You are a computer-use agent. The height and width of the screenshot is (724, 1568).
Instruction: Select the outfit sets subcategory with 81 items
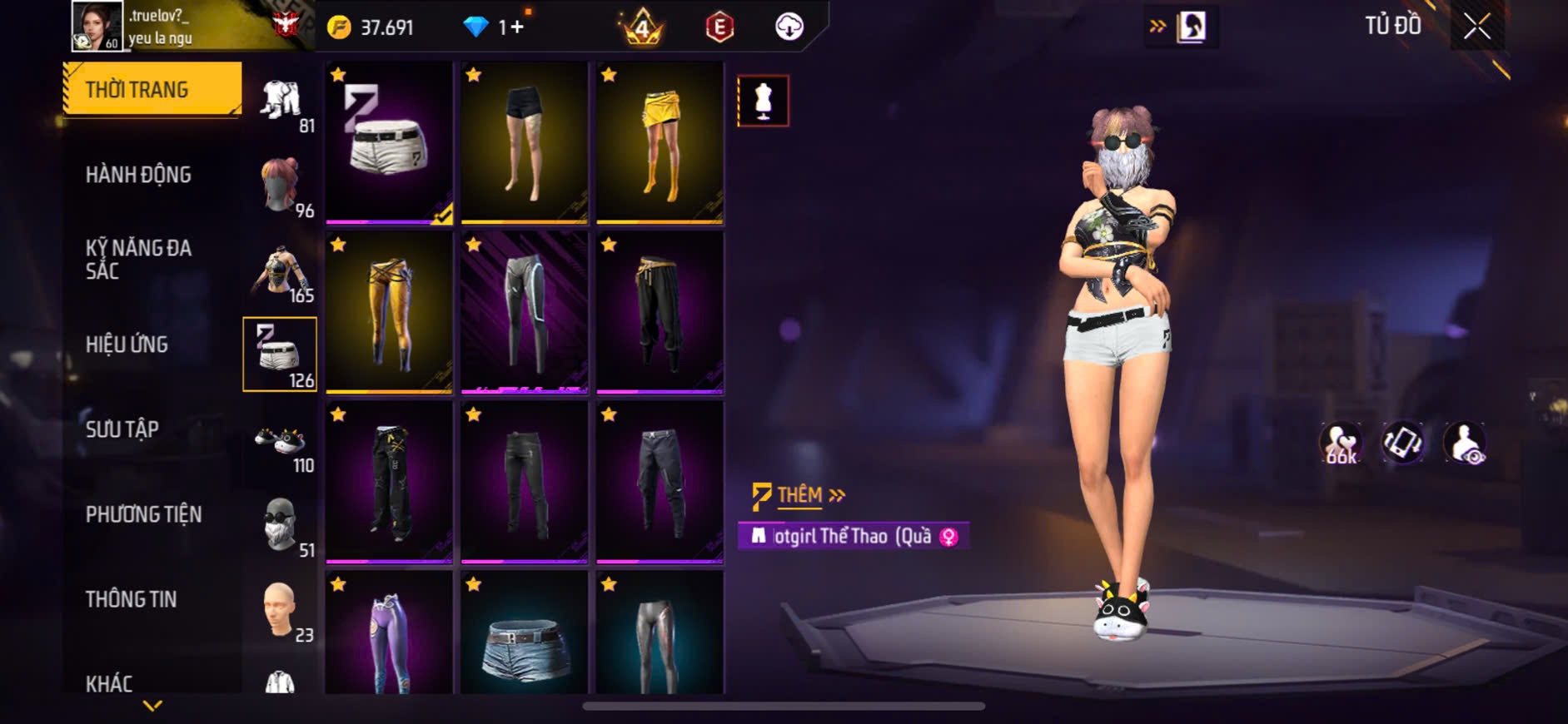pos(281,102)
